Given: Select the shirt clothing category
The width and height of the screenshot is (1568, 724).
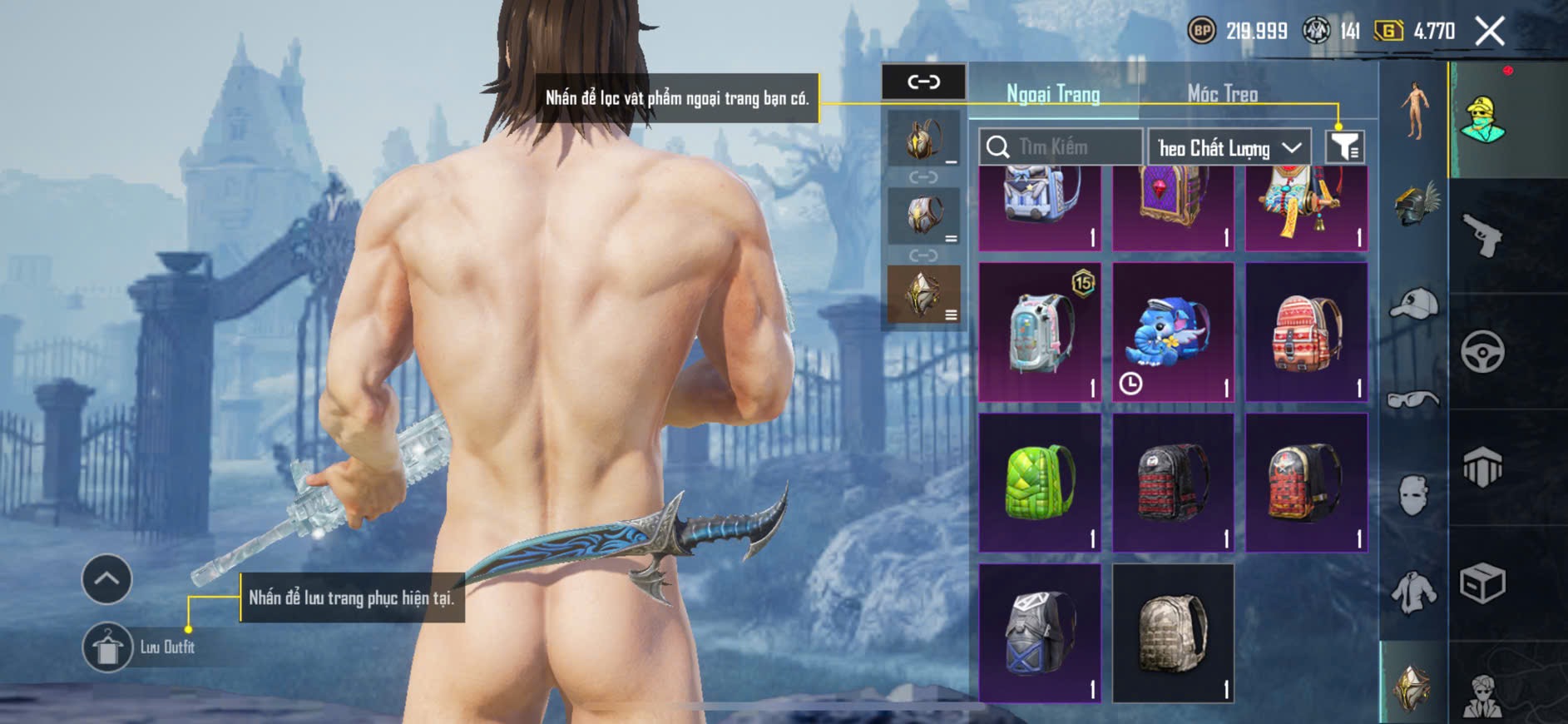Looking at the screenshot, I should [1413, 593].
